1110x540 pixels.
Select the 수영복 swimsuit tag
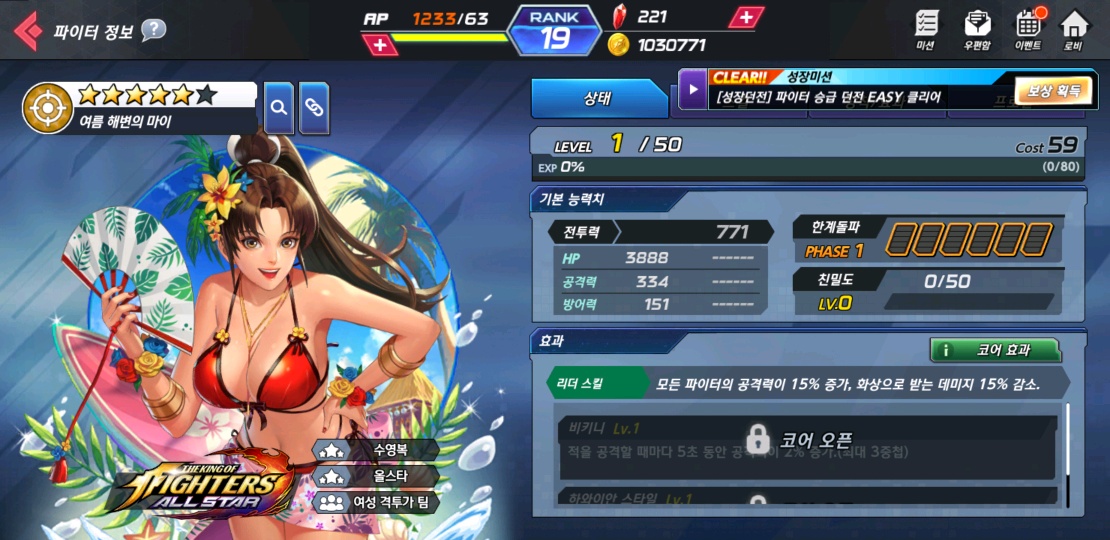(x=376, y=451)
